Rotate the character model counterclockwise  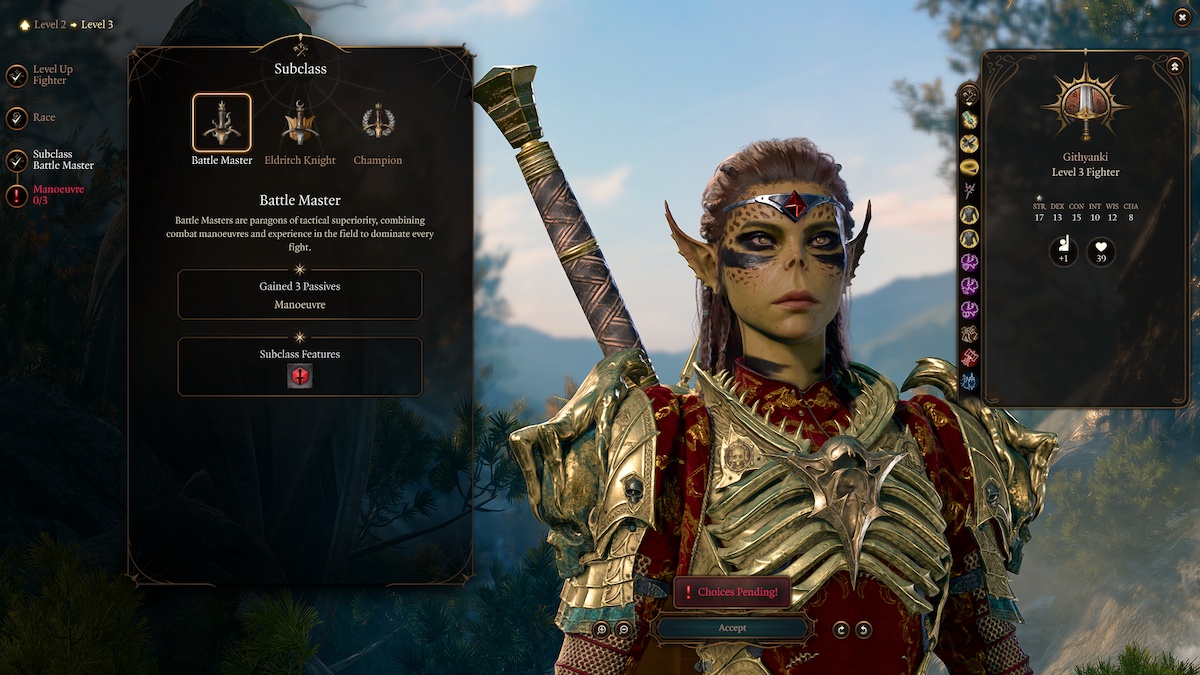pos(863,629)
